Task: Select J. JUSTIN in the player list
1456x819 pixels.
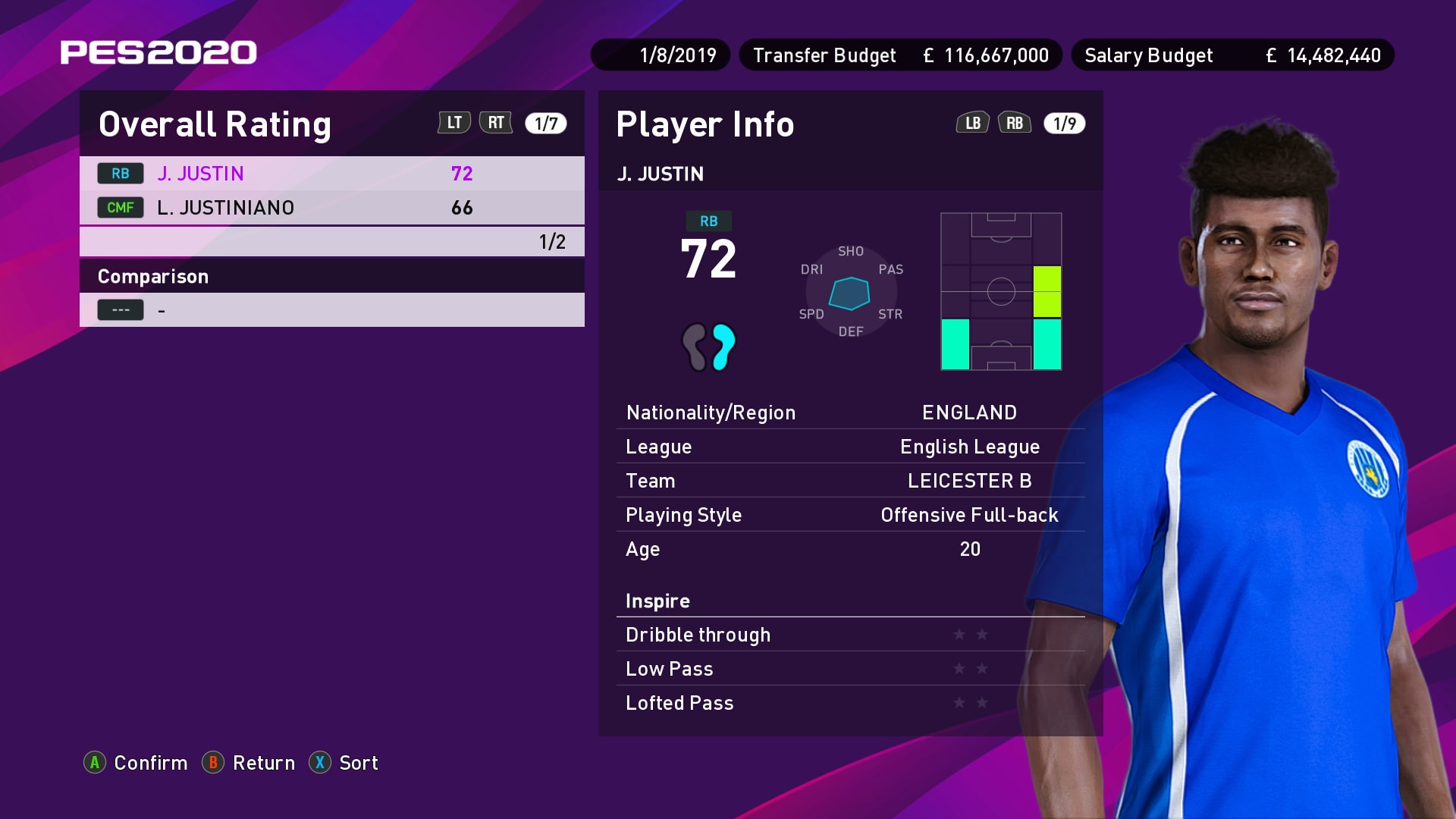Action: (331, 174)
